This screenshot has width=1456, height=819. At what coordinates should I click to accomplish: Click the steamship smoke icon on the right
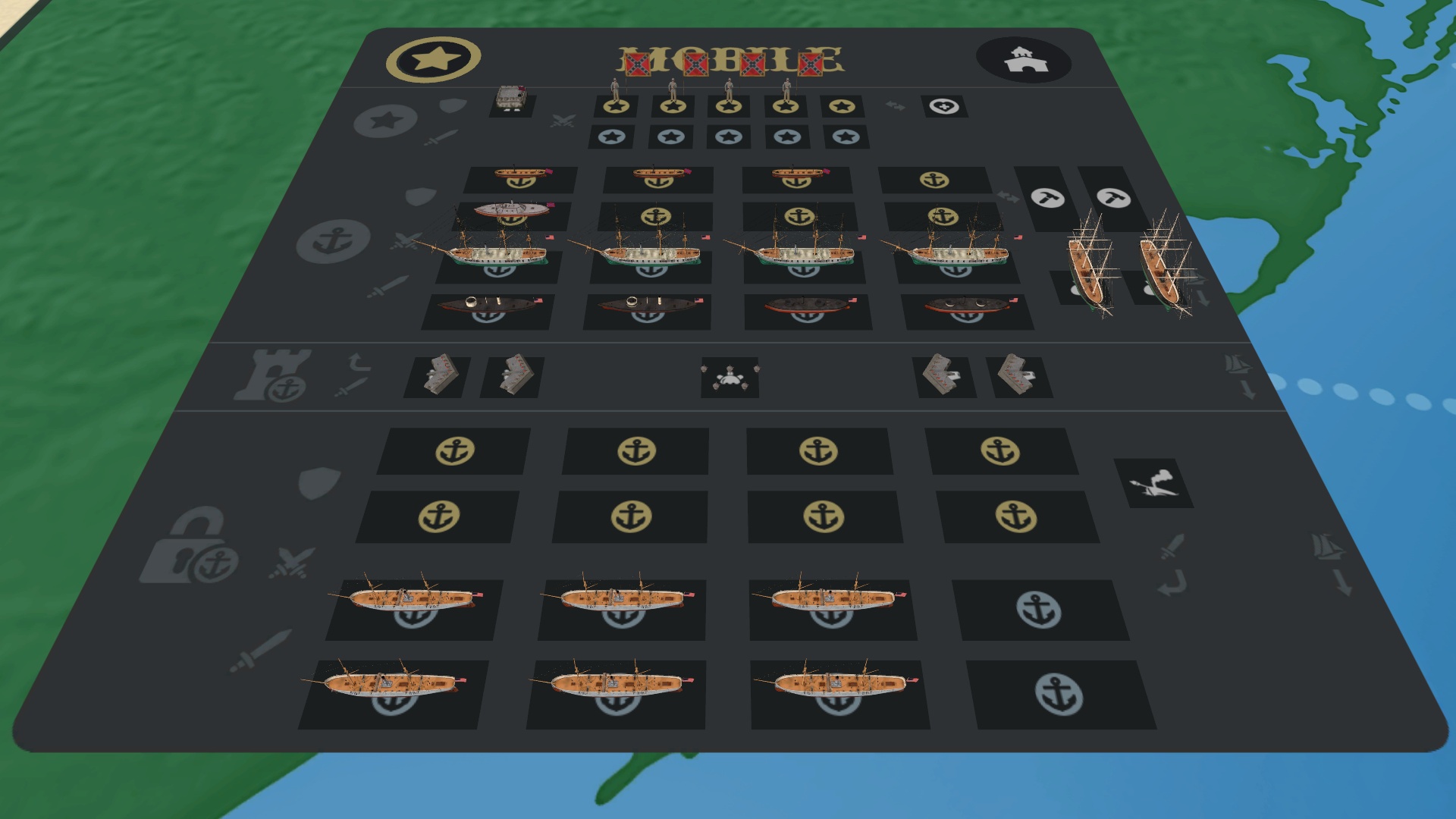pos(1154,483)
